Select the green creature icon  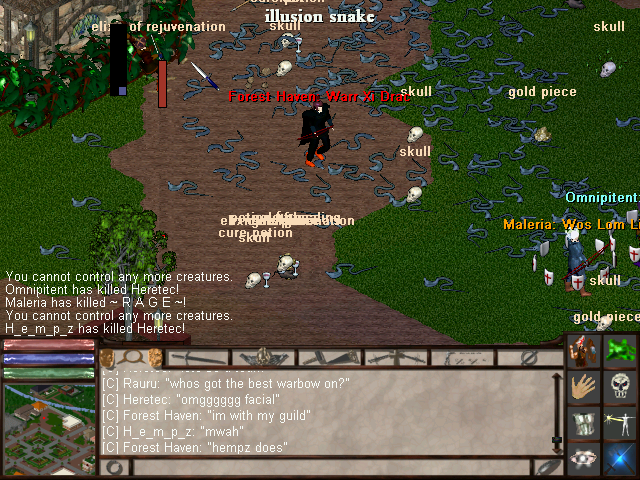coord(621,354)
